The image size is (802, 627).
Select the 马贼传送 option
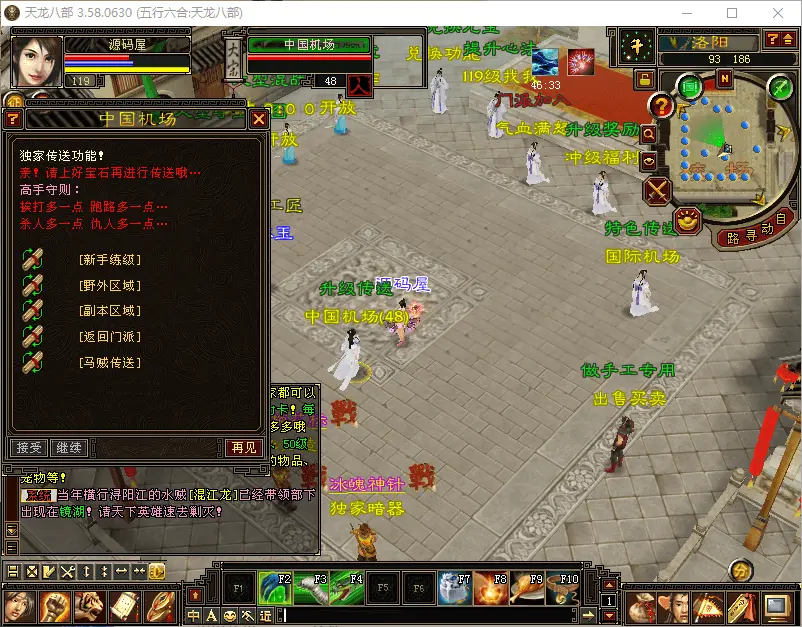click(x=110, y=362)
